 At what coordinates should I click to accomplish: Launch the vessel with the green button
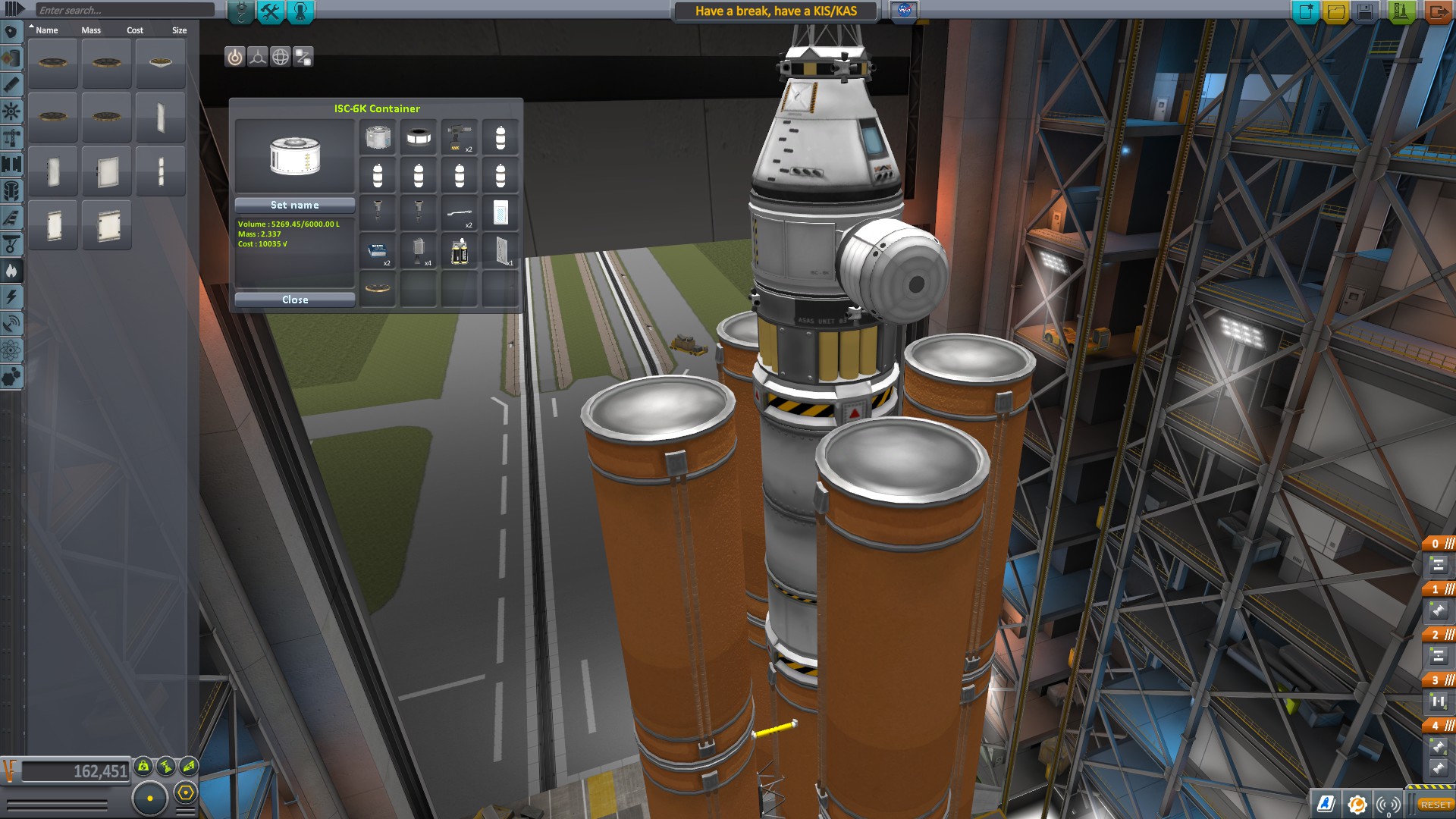point(1400,11)
